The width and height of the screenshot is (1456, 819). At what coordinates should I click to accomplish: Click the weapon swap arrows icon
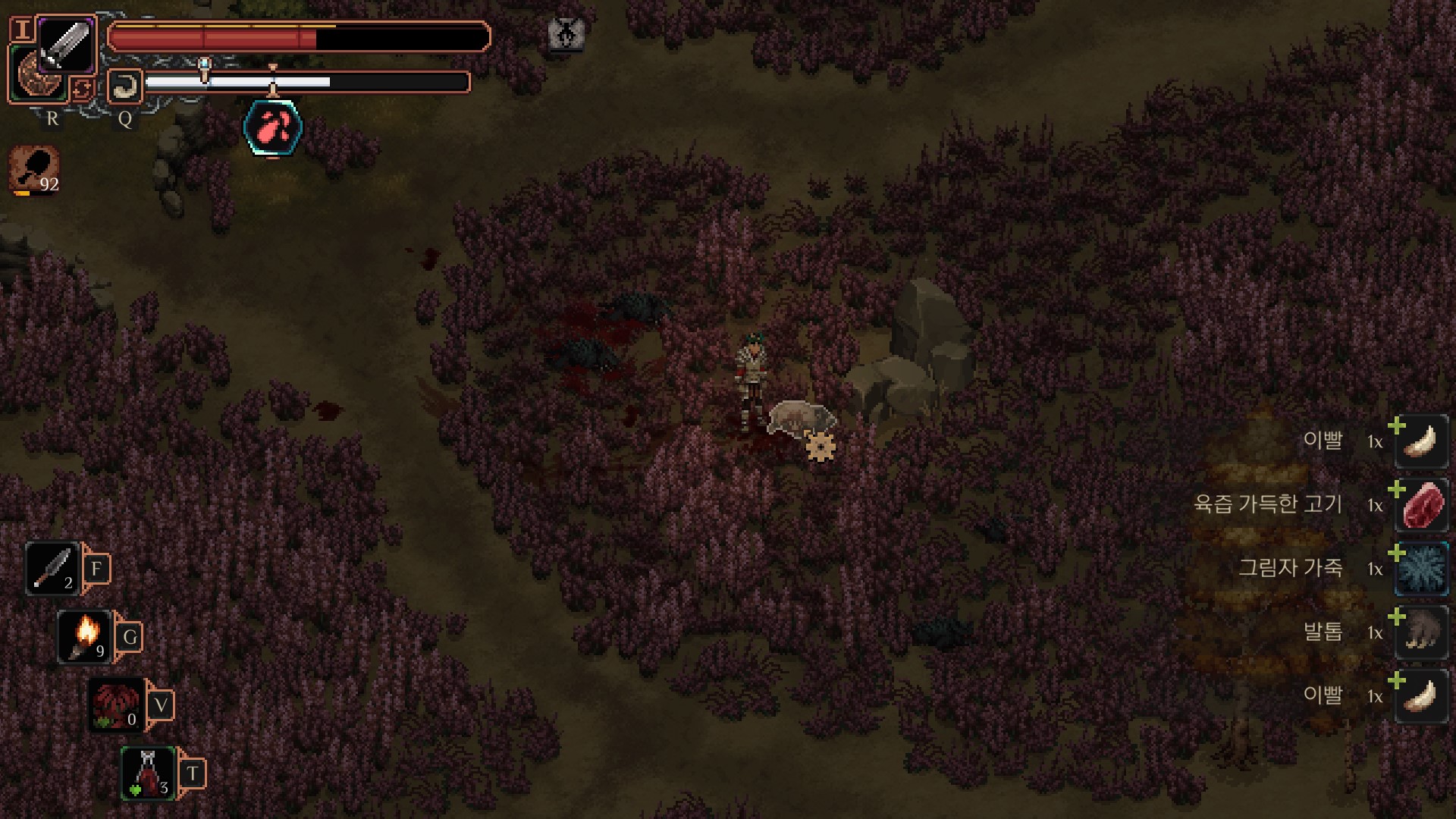click(x=82, y=89)
